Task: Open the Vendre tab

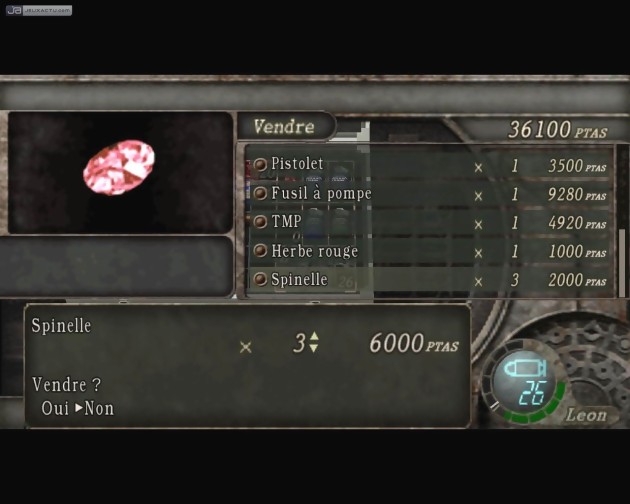Action: coord(284,127)
